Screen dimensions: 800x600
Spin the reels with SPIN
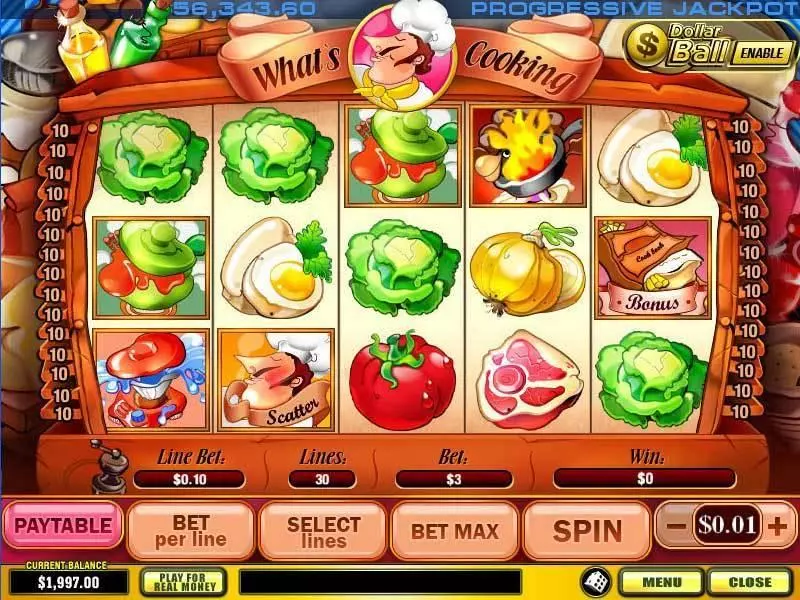click(x=587, y=531)
